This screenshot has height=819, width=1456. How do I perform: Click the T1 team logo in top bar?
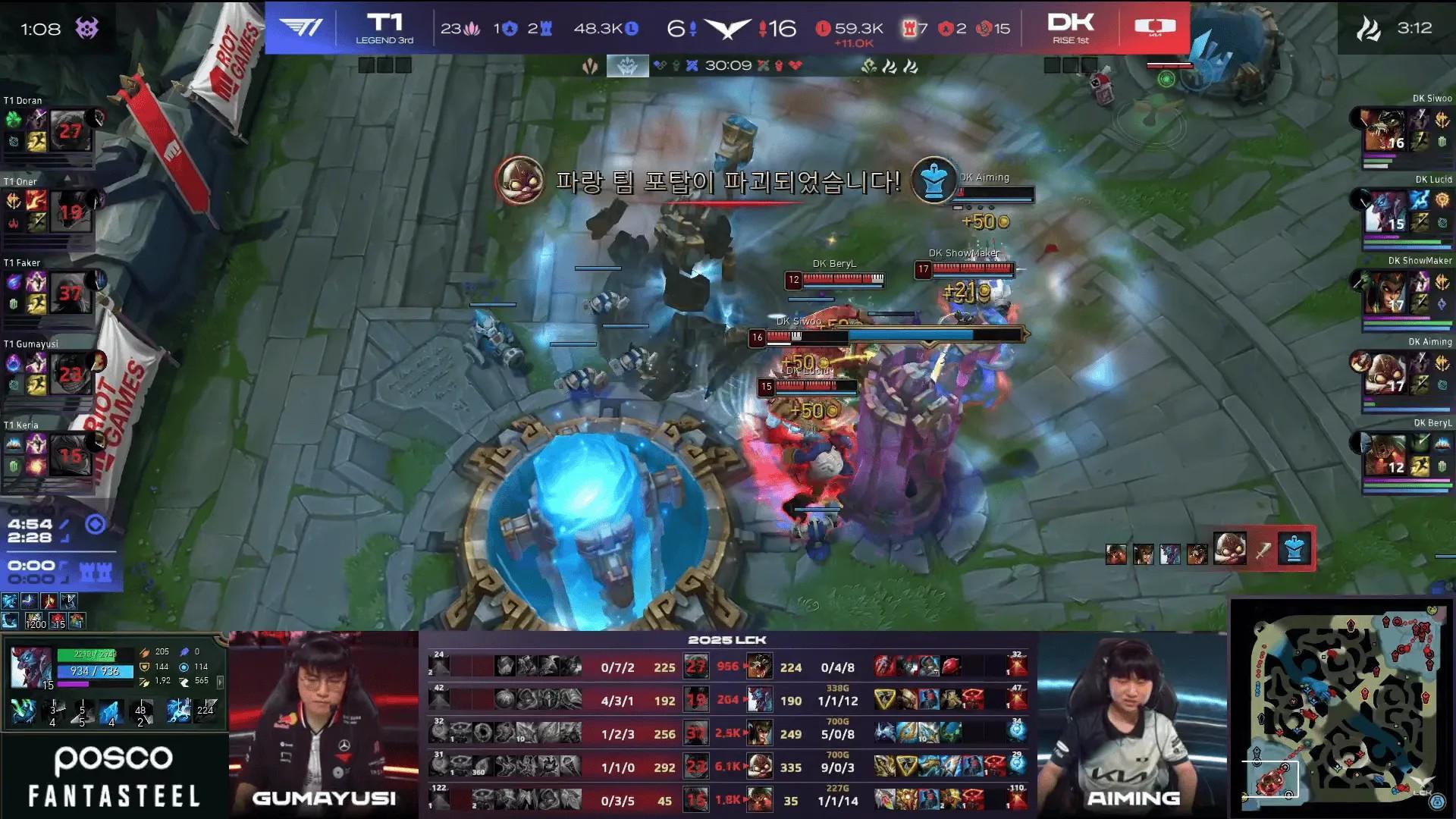click(x=300, y=28)
